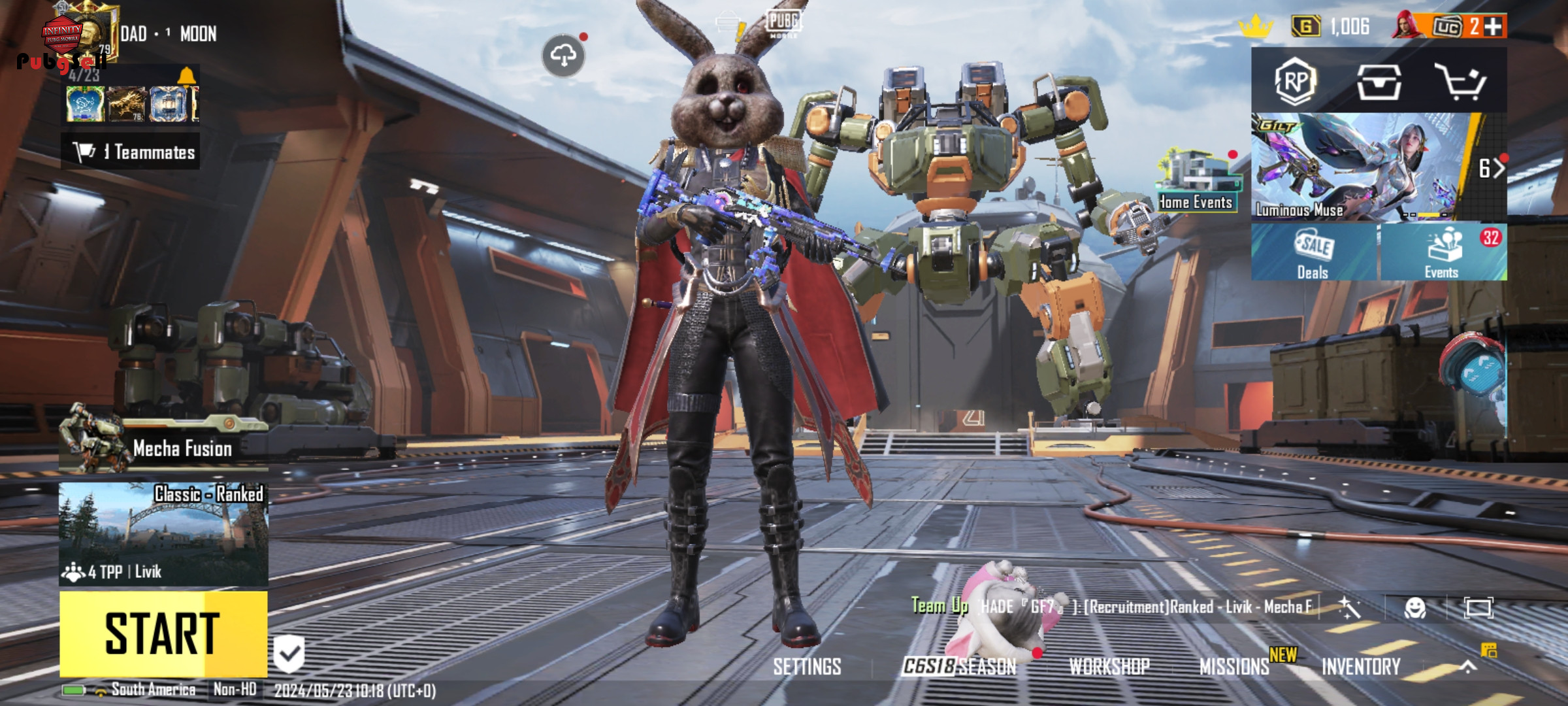Open the emote smiley icon
This screenshot has height=706, width=1568.
(x=1414, y=609)
